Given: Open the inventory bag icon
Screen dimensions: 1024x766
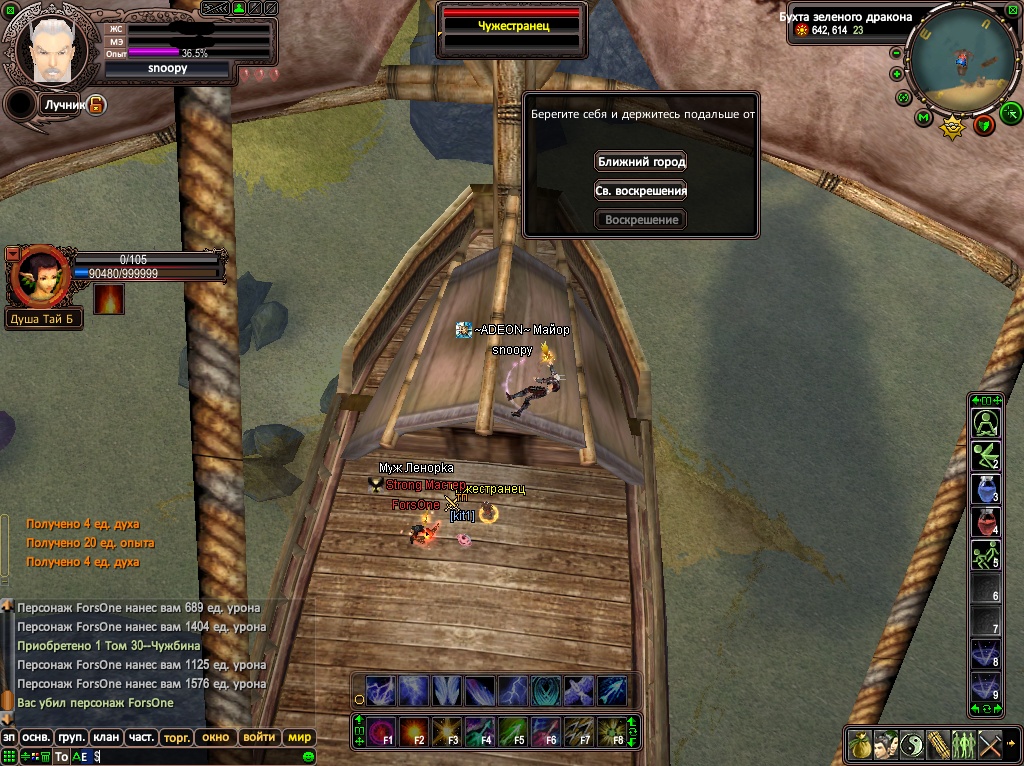Looking at the screenshot, I should pos(860,745).
